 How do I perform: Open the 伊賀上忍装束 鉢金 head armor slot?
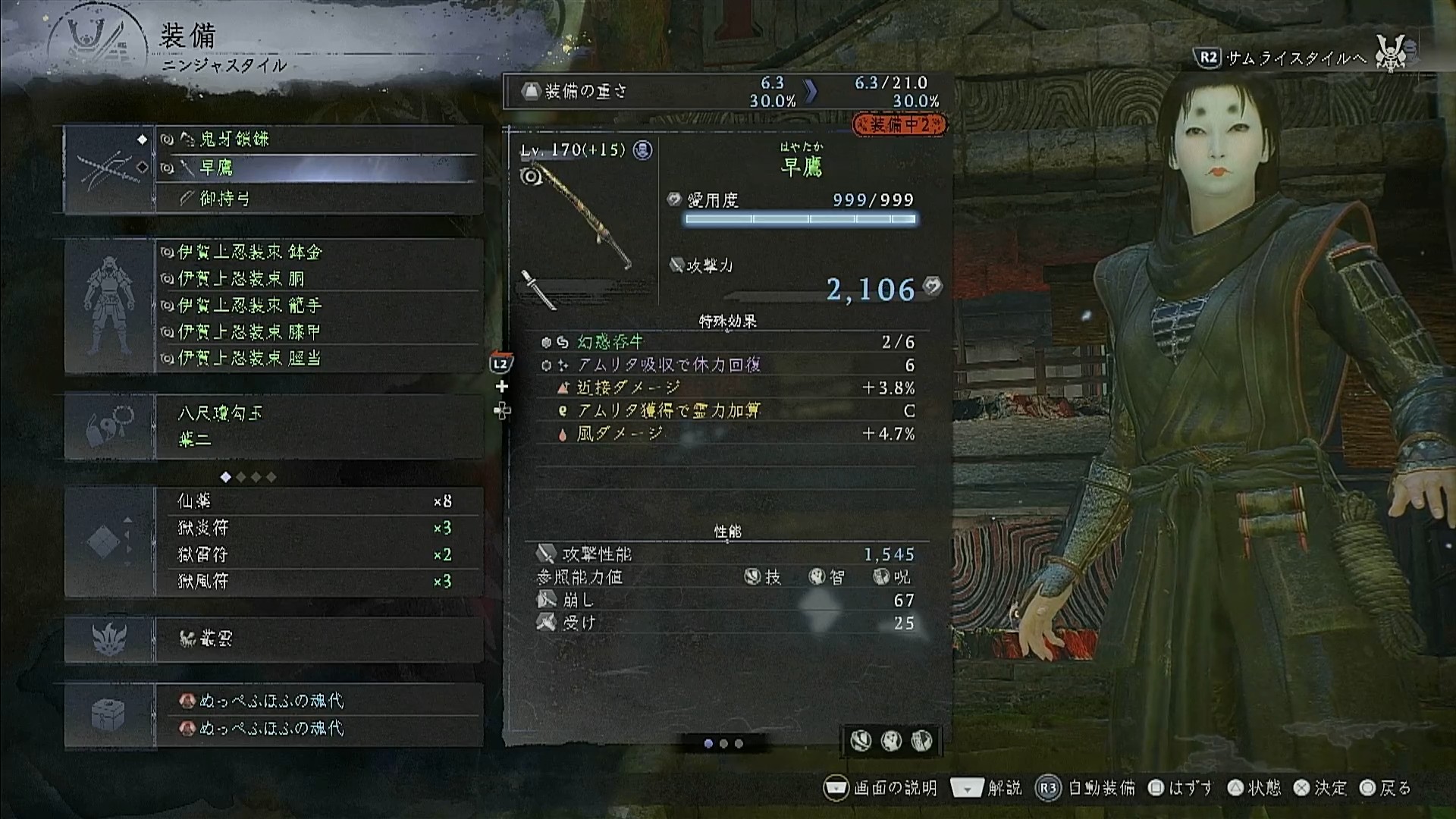point(318,252)
